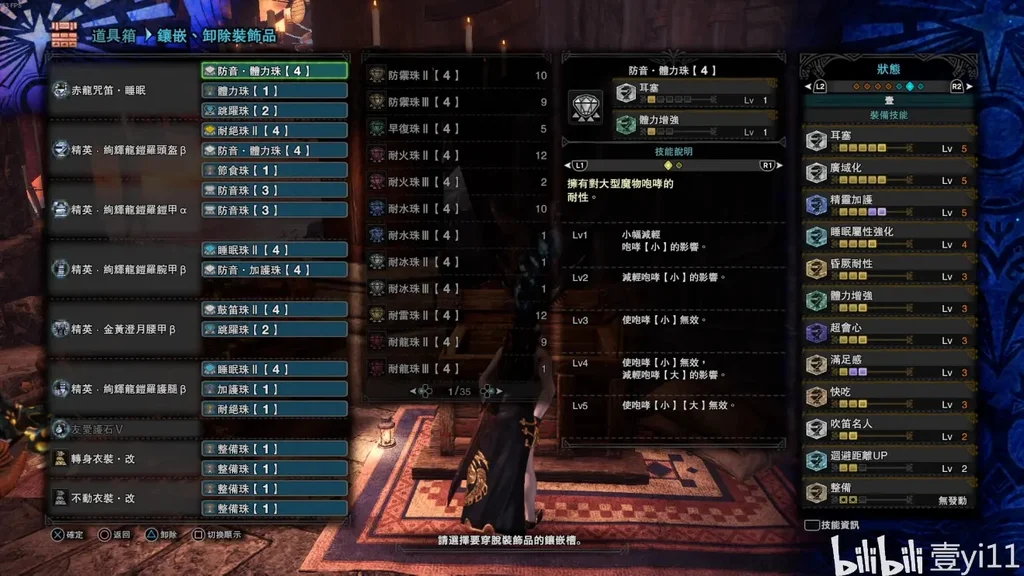The width and height of the screenshot is (1024, 576).
Task: Choose the 鼓笛珠II【4】 decoration slot
Action: pos(274,309)
